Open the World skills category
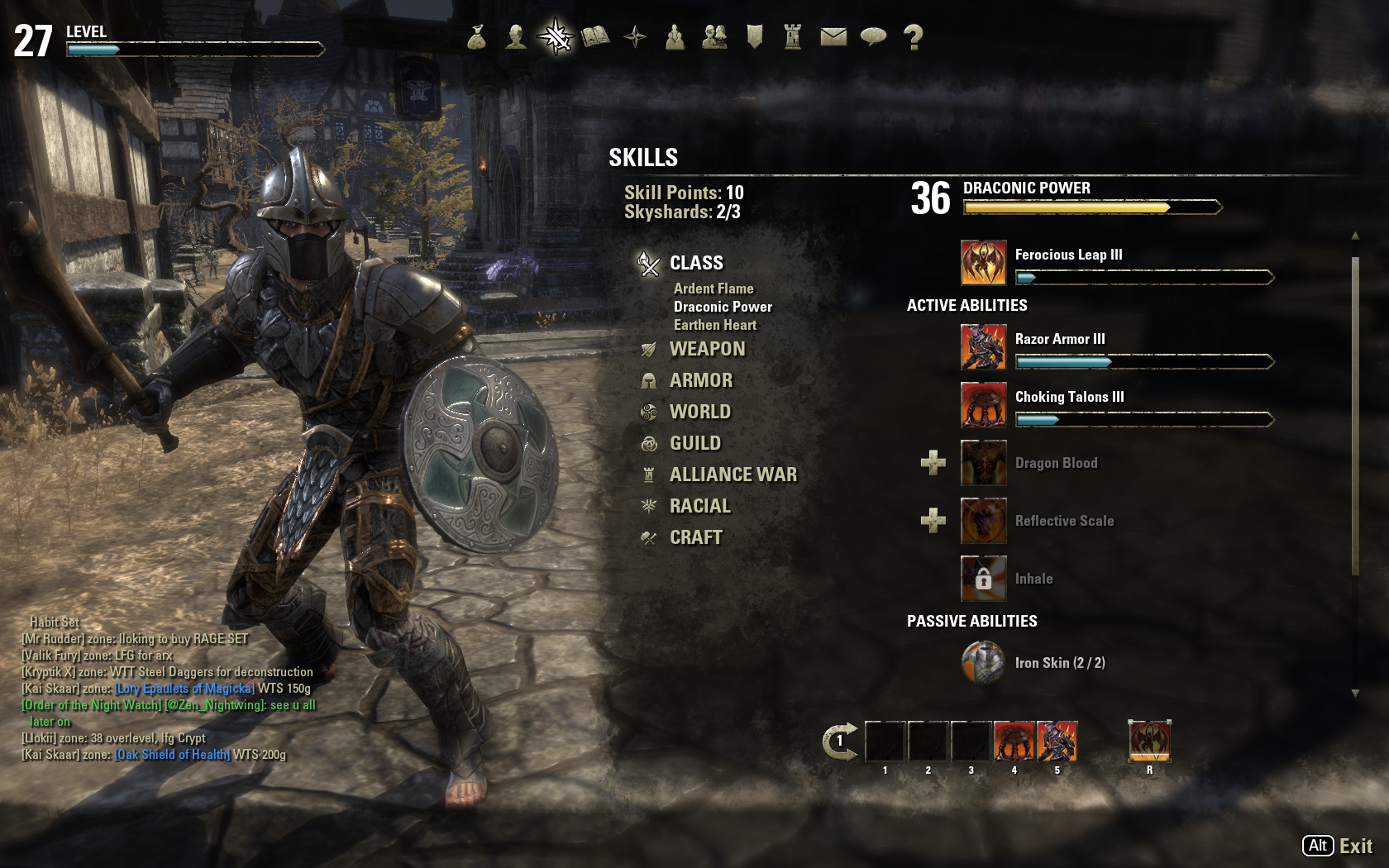This screenshot has height=868, width=1389. pos(699,412)
